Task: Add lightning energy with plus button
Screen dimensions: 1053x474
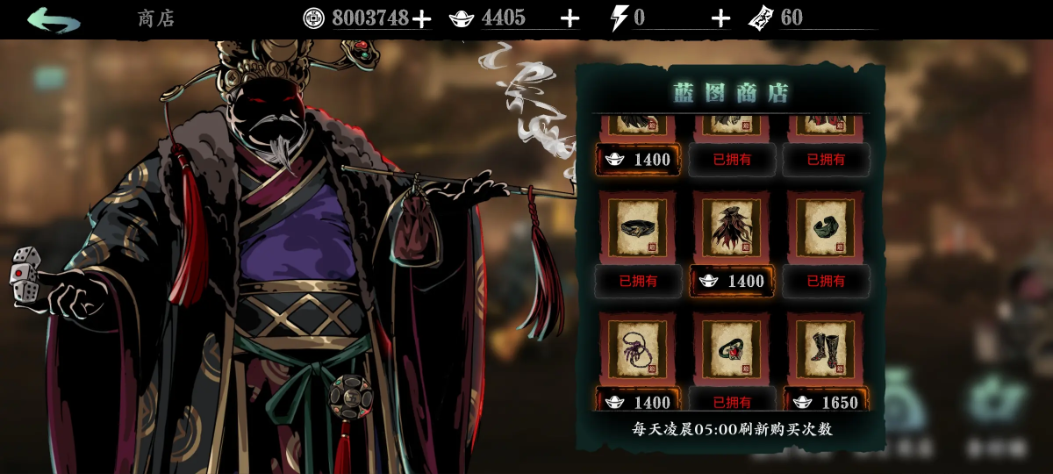Action: click(721, 18)
